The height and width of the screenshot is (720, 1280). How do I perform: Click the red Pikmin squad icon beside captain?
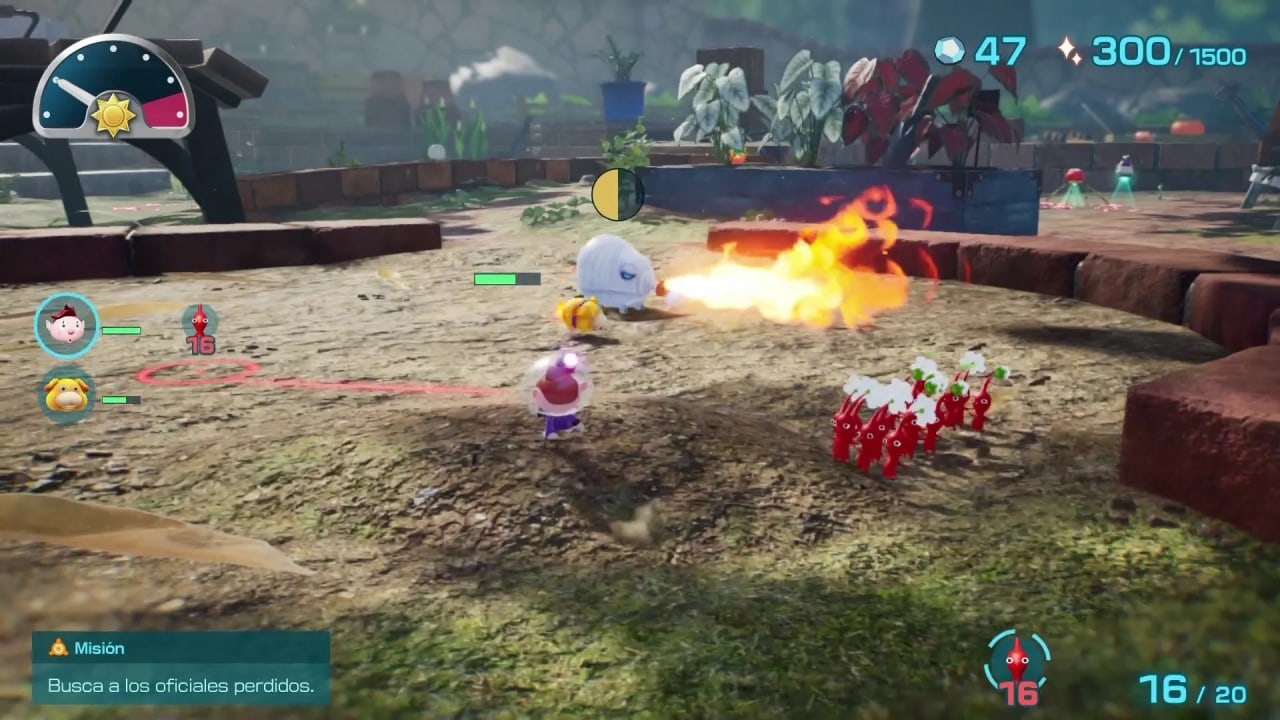[200, 327]
